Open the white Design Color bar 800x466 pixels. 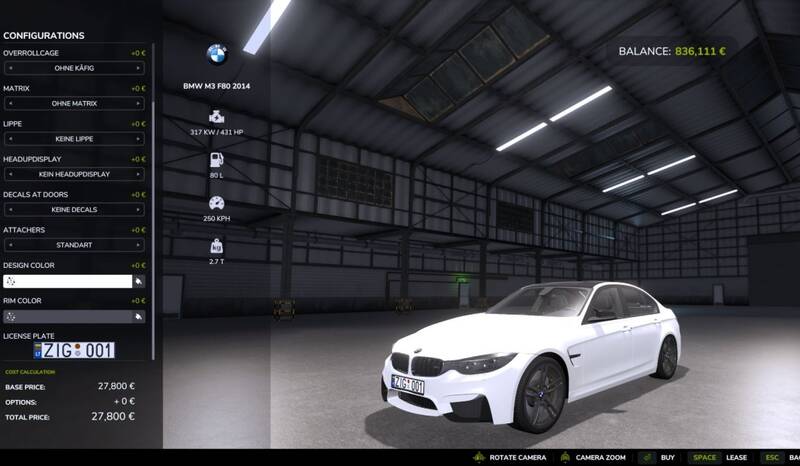tap(67, 281)
